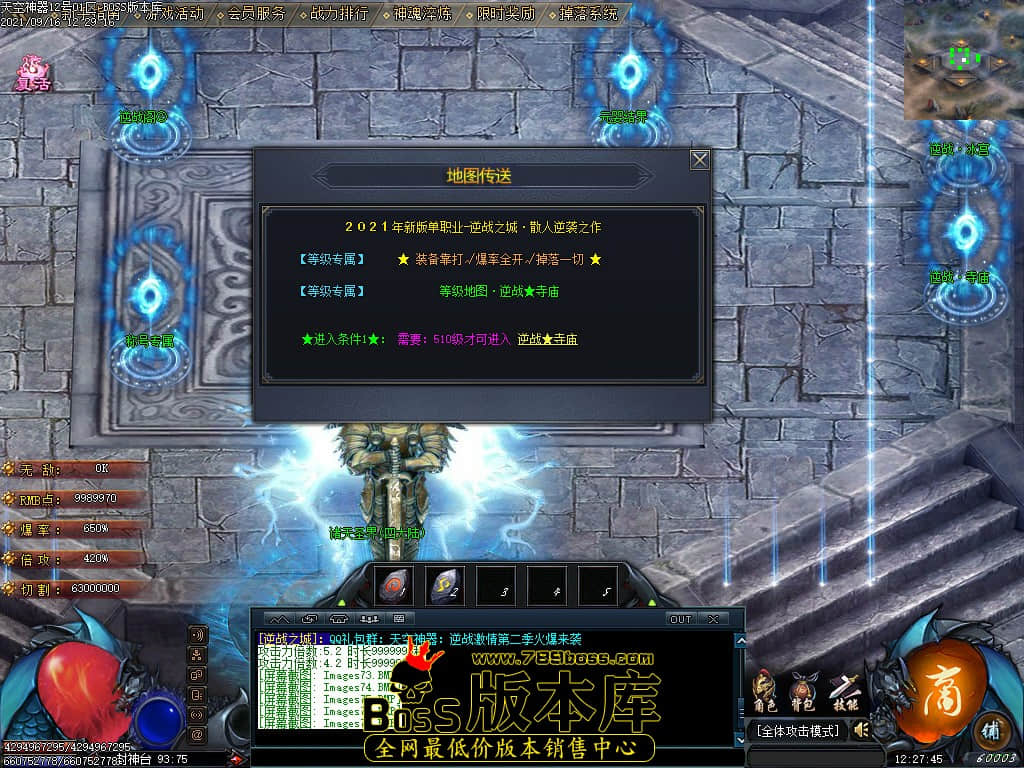Viewport: 1024px width, 768px height.
Task: Open the 铺 shop round button
Action: [990, 727]
